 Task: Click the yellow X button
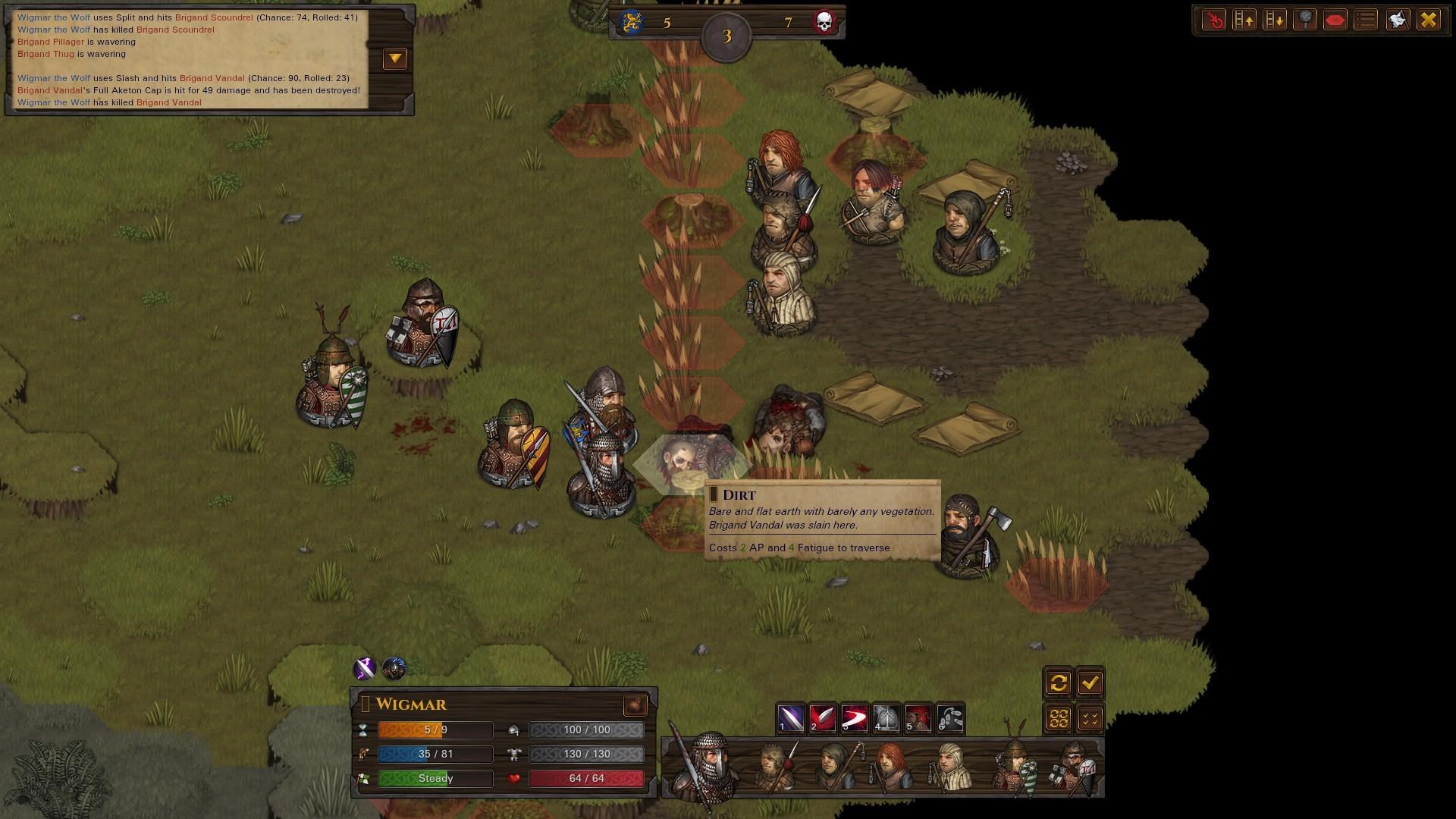1429,20
